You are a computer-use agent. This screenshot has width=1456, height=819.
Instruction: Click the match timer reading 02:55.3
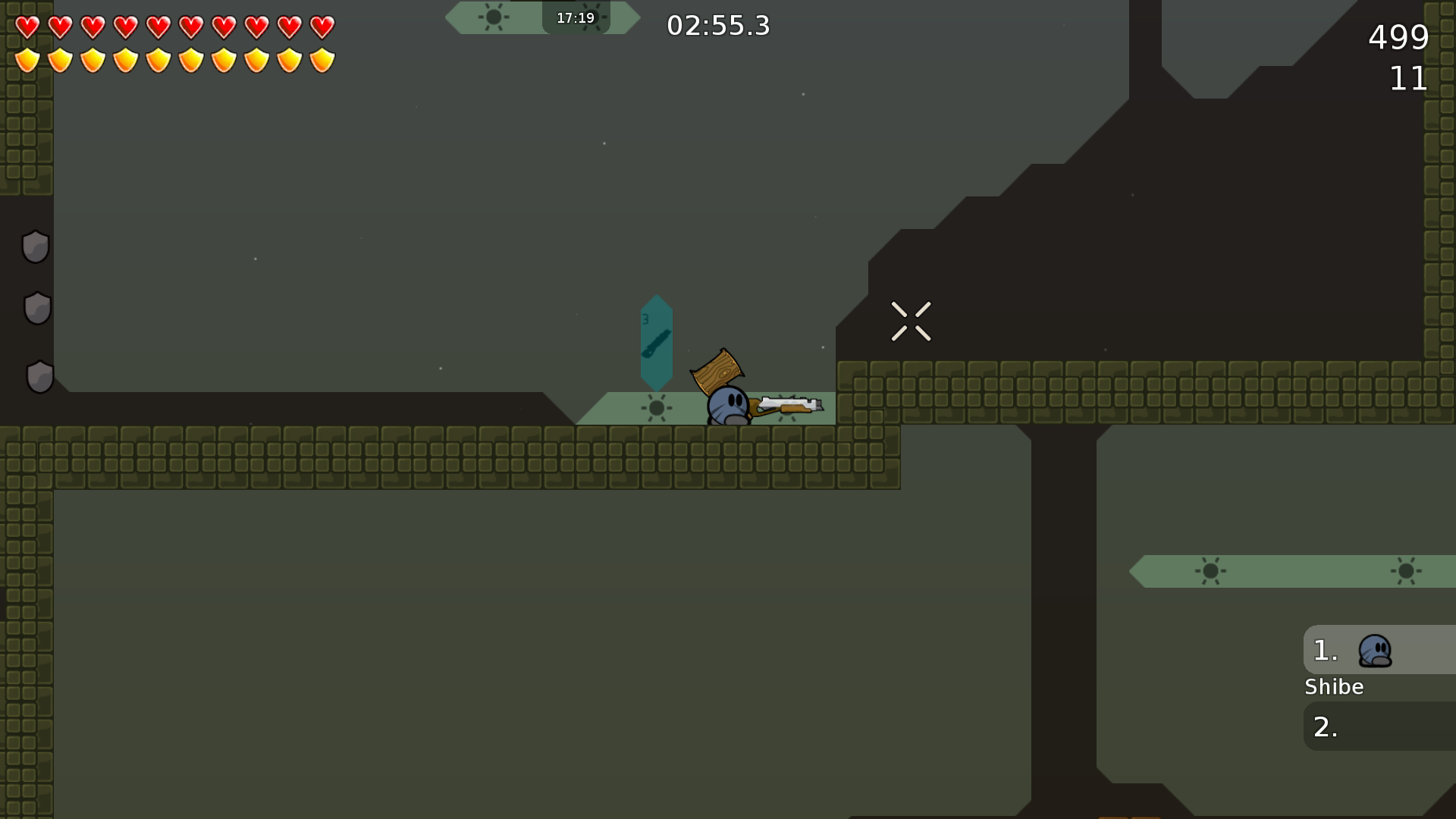pyautogui.click(x=717, y=25)
